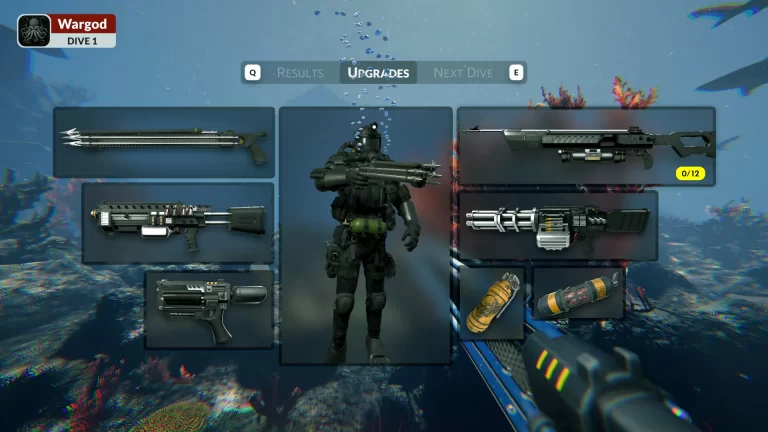Choose the minigun weapon slot

(x=557, y=226)
